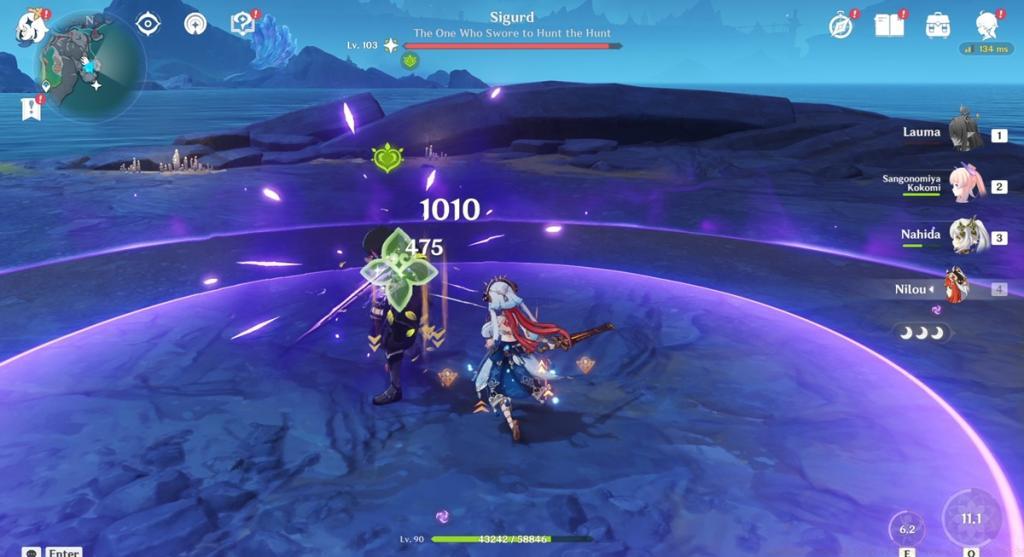Viewport: 1024px width, 557px height.
Task: Activate the Elemental Skill on 6.2 cooldown
Action: [907, 528]
